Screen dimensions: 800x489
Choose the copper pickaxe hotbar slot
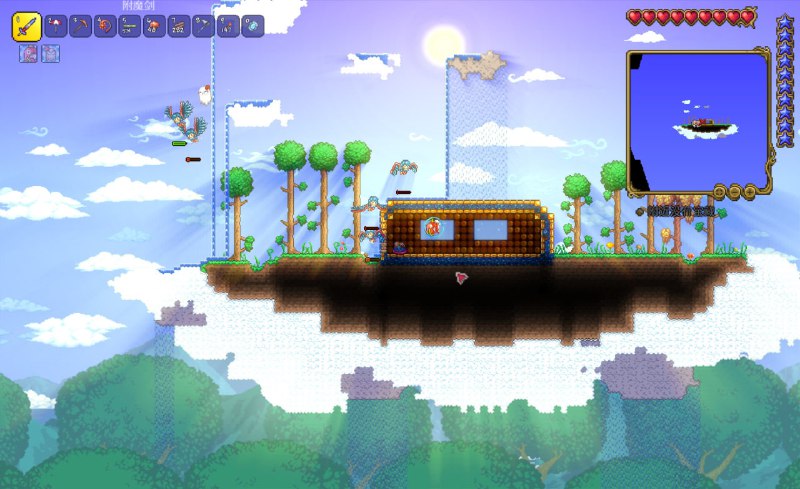81,26
